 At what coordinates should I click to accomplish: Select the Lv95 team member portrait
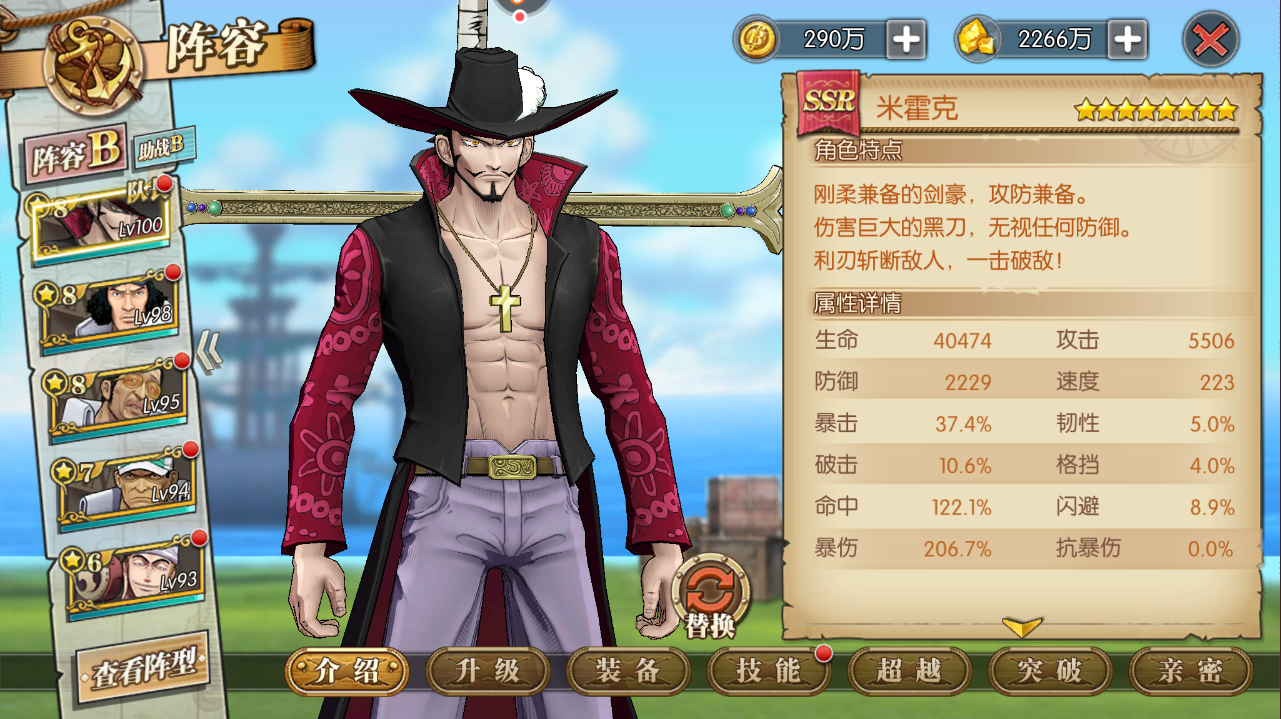click(x=115, y=398)
